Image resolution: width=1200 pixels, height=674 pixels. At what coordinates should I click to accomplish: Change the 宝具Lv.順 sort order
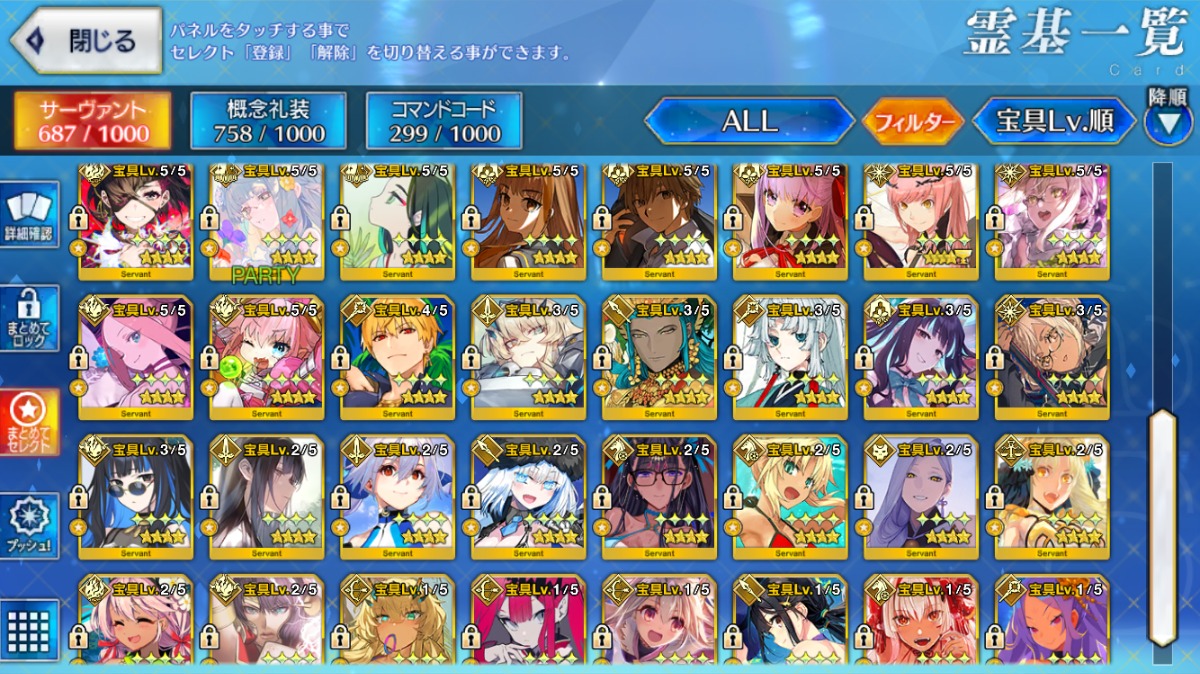coord(1054,122)
